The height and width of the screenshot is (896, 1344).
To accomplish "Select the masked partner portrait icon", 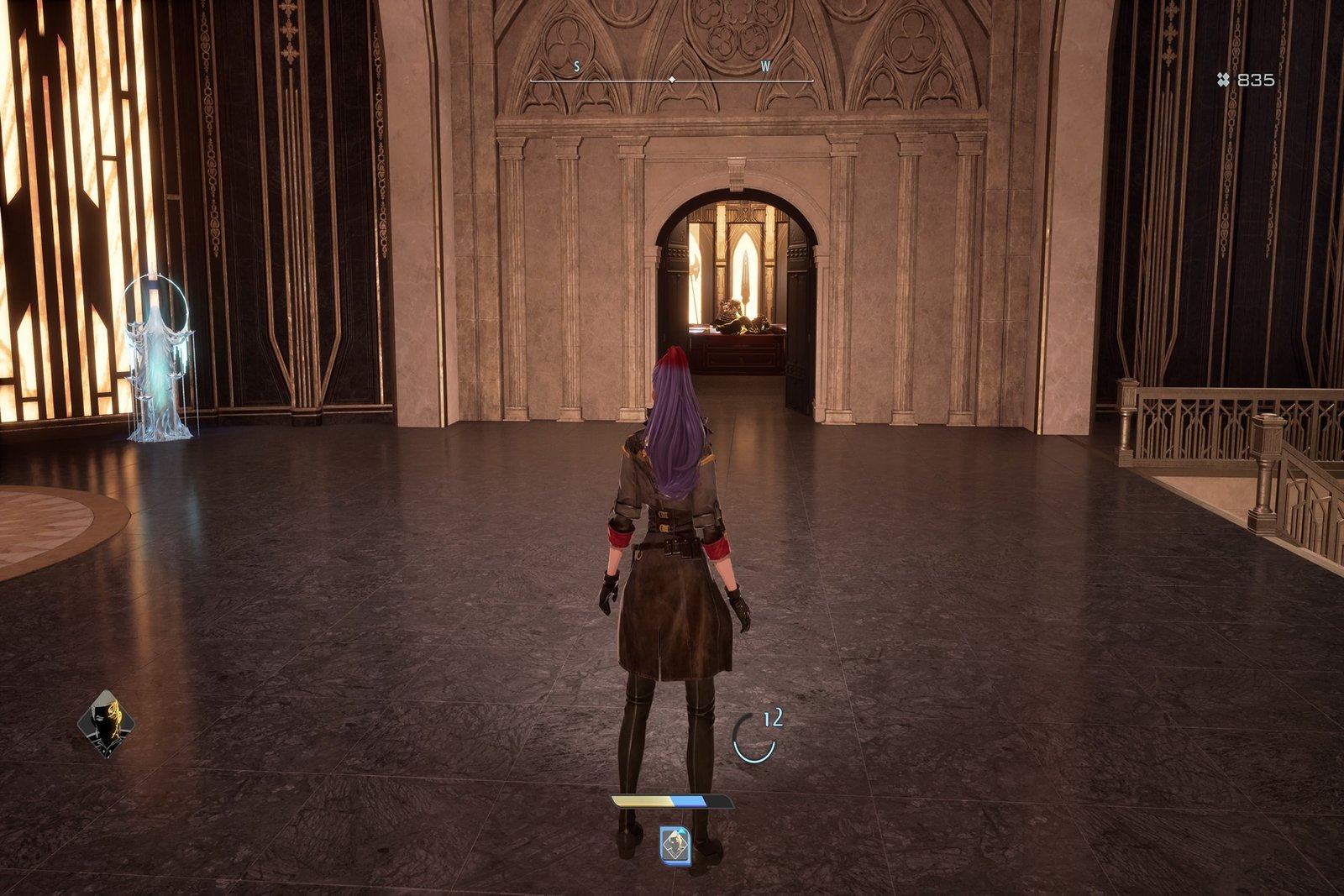I will pyautogui.click(x=106, y=723).
